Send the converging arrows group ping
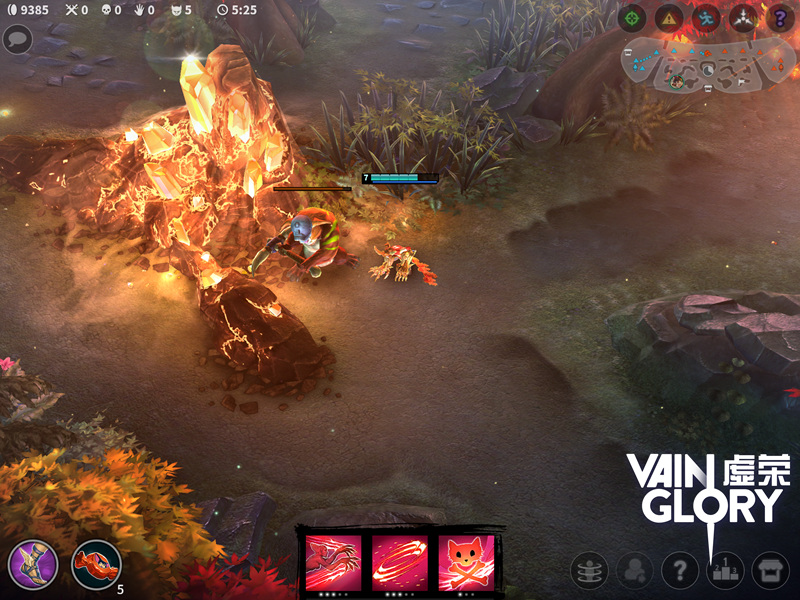 pyautogui.click(x=743, y=17)
